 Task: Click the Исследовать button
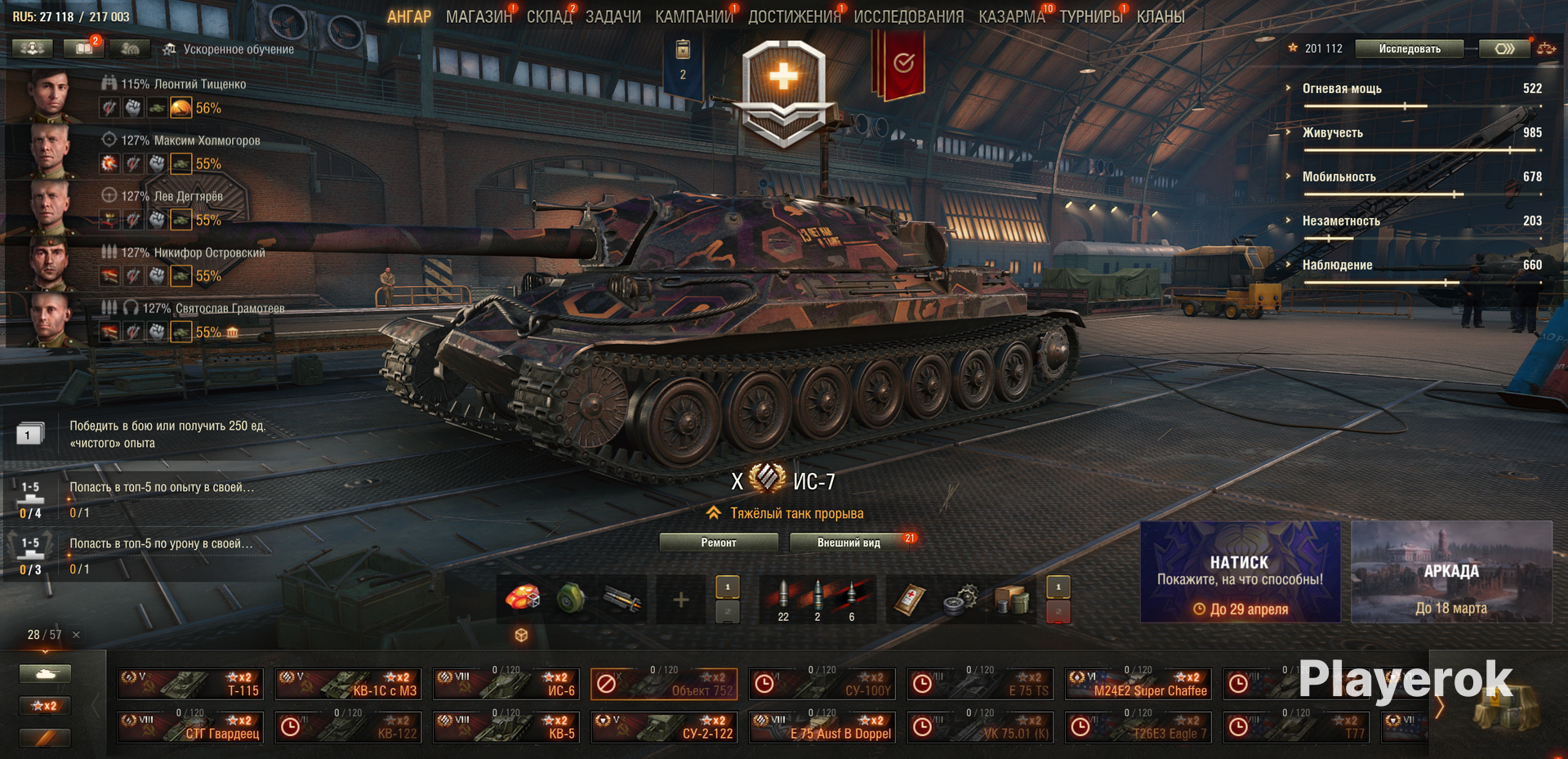pos(1409,49)
